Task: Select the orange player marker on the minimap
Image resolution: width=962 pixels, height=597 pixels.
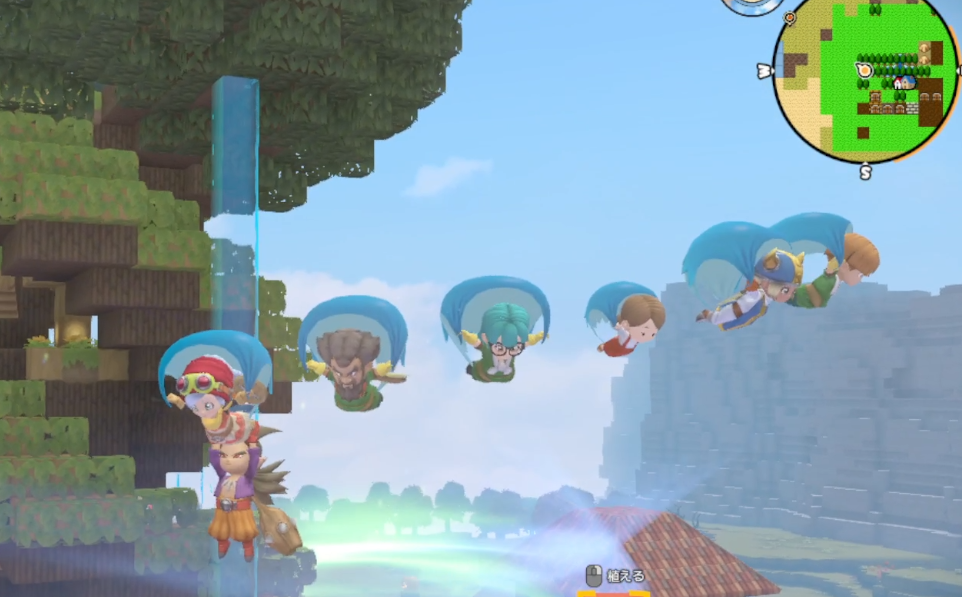Action: [x=864, y=70]
